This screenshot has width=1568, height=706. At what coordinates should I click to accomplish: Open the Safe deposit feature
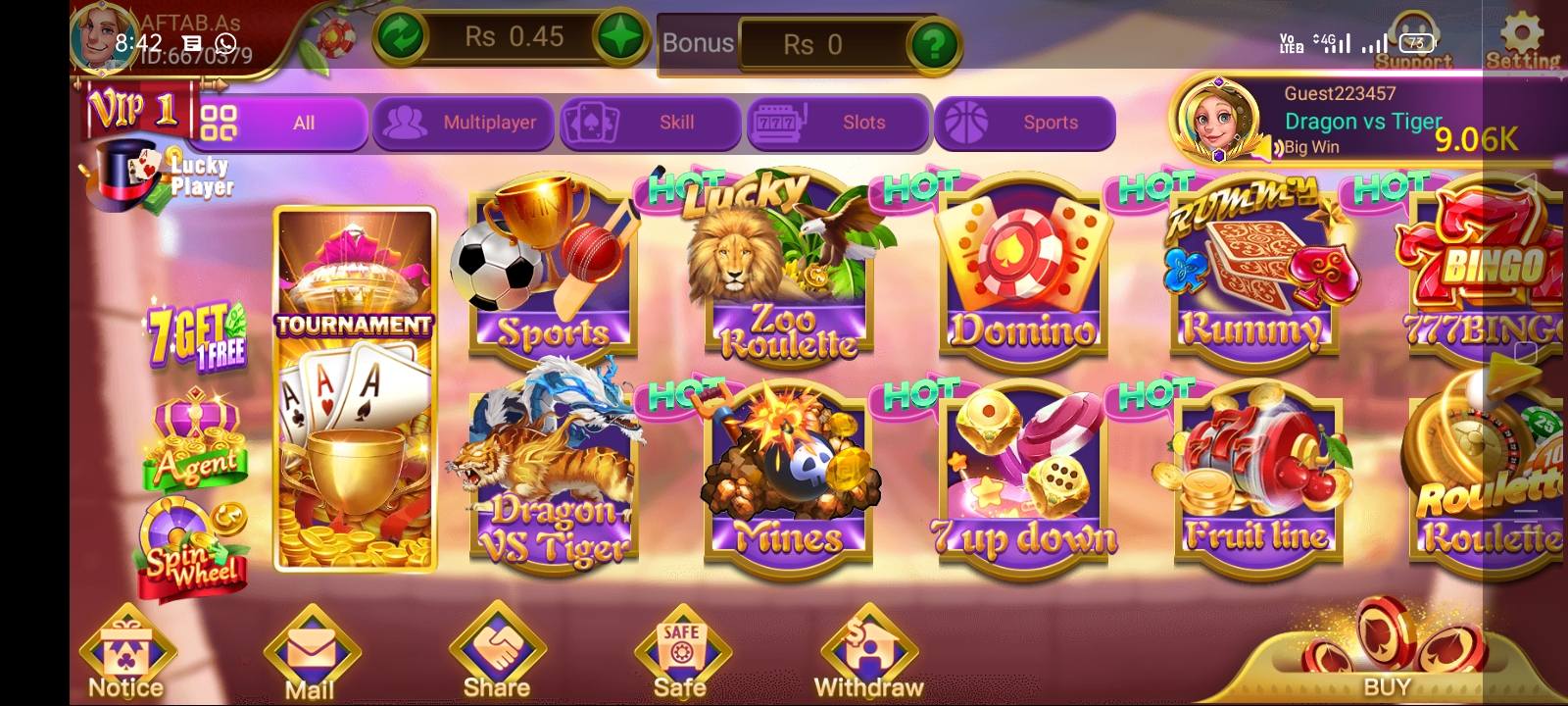pyautogui.click(x=681, y=647)
